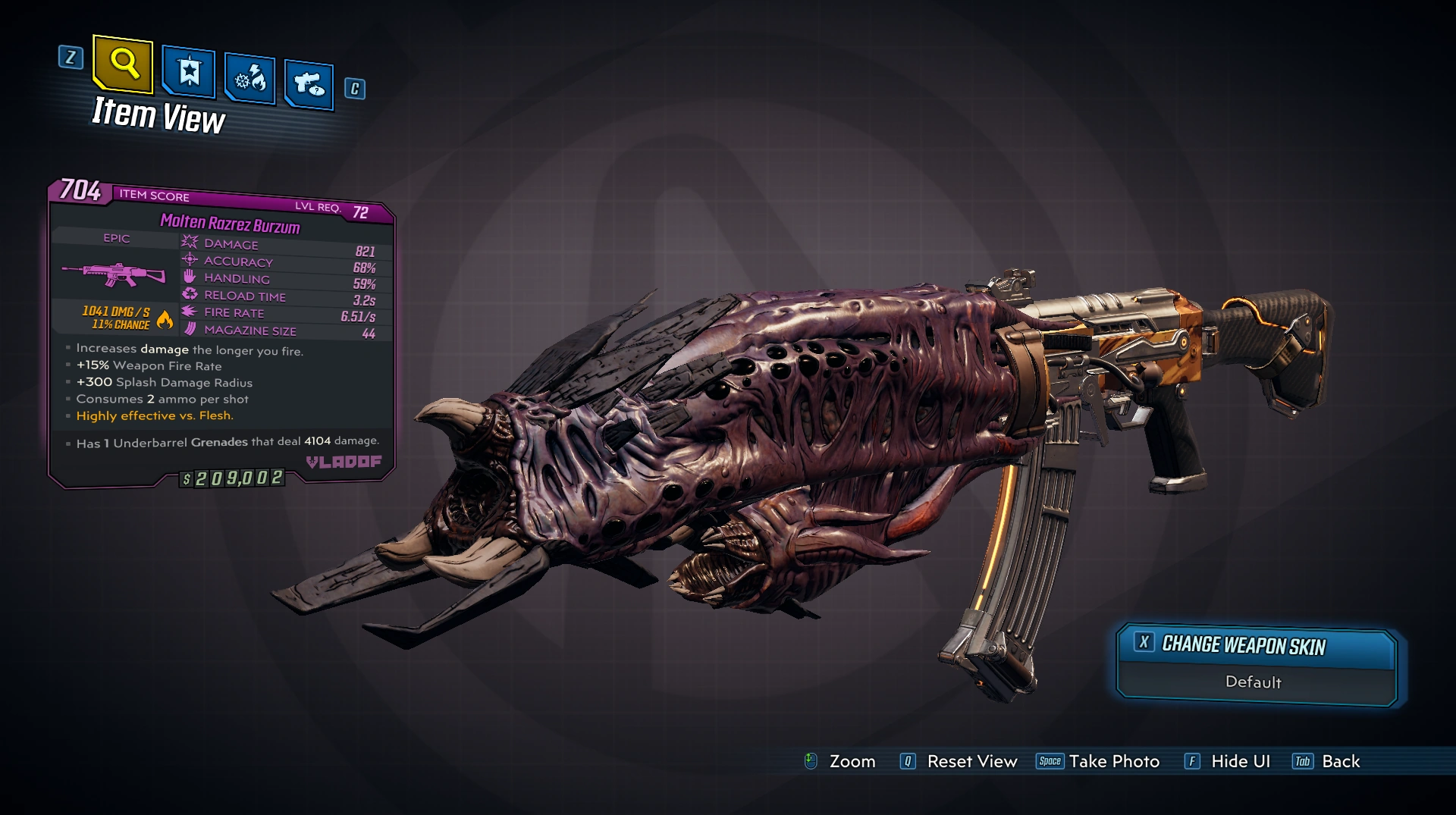The width and height of the screenshot is (1456, 815).
Task: Switch to the star banner tab
Action: point(189,73)
